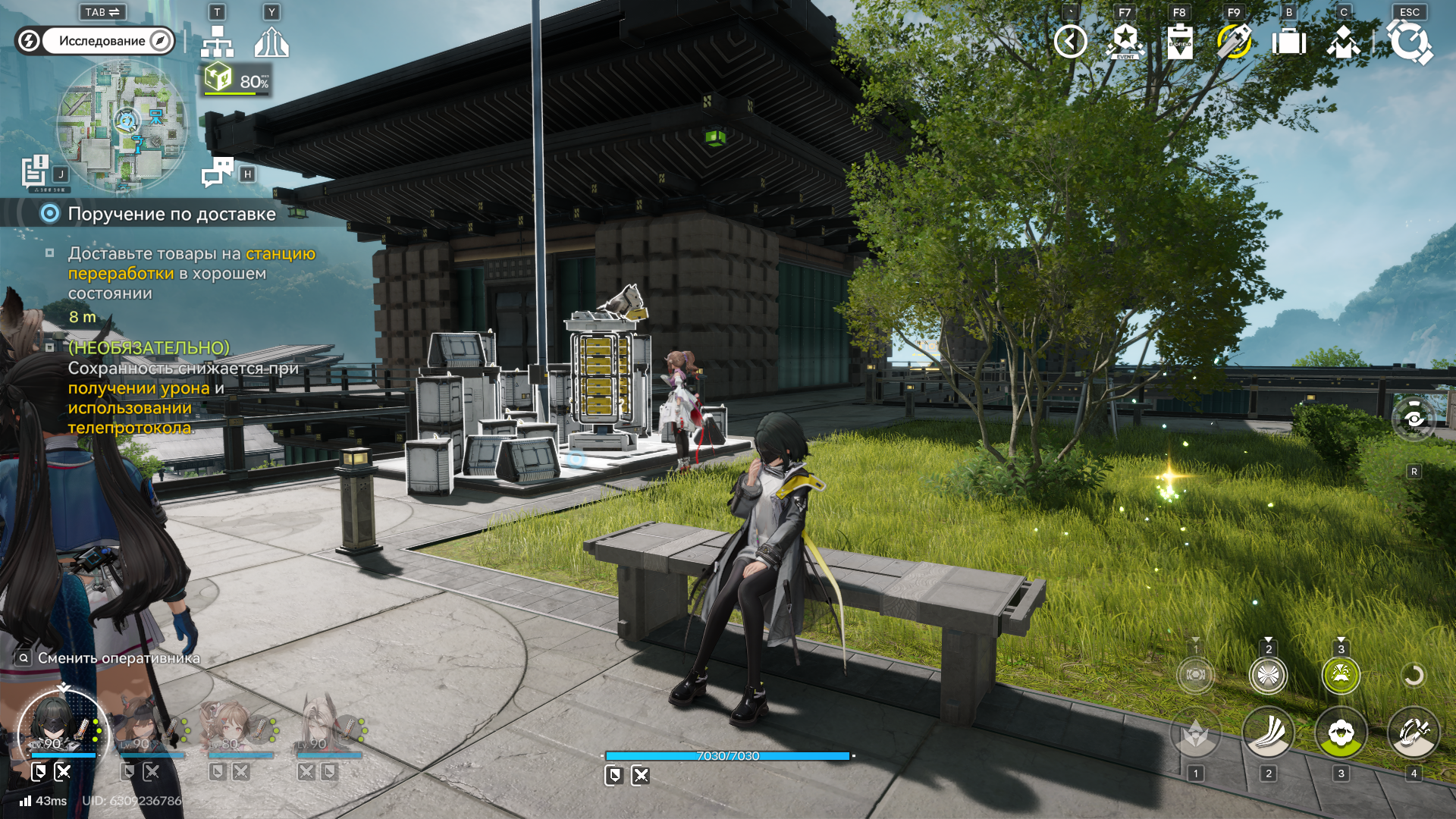Open the mission log clipboard icon

35,171
